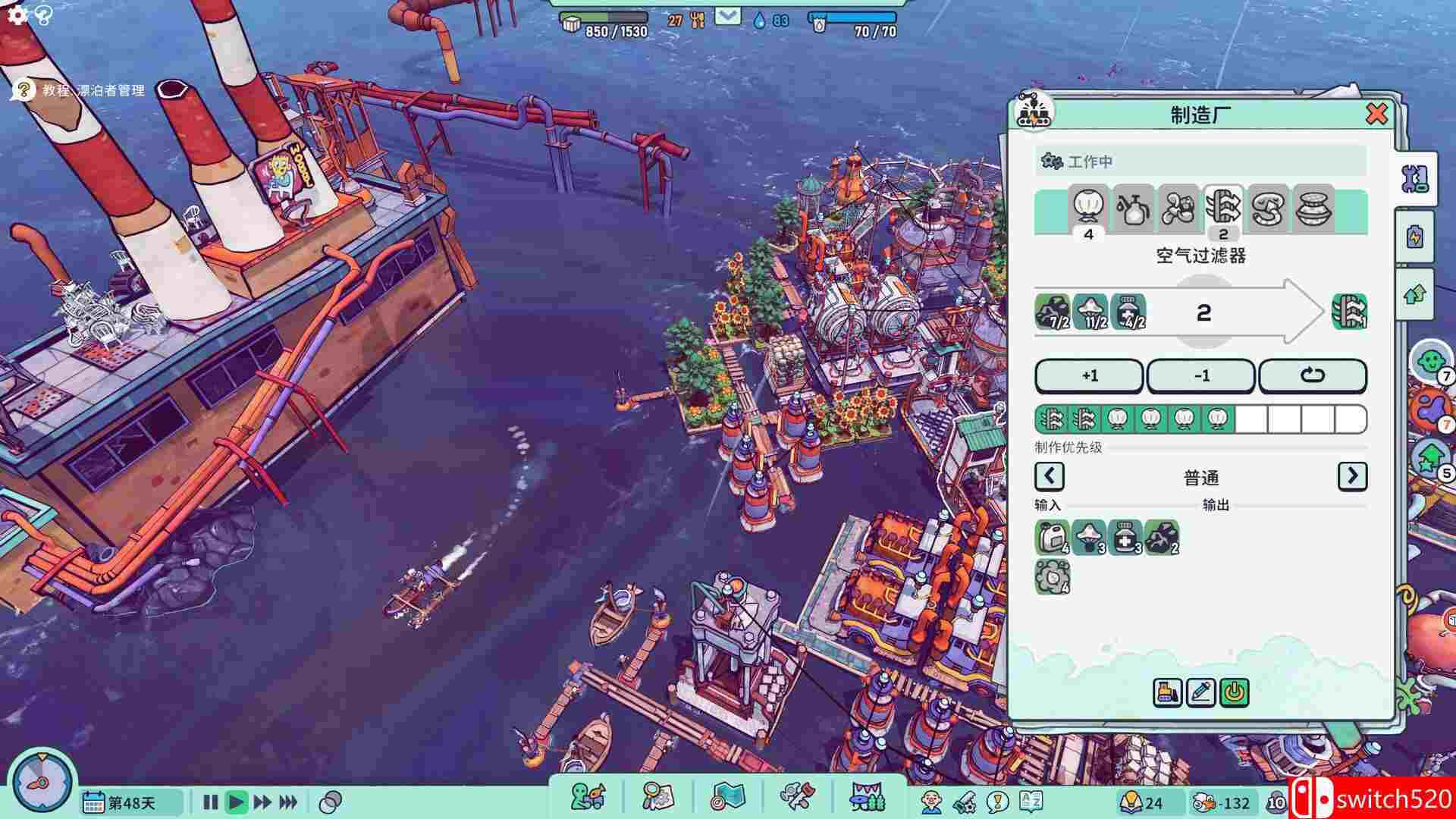Open the settings gear menu

pyautogui.click(x=17, y=14)
